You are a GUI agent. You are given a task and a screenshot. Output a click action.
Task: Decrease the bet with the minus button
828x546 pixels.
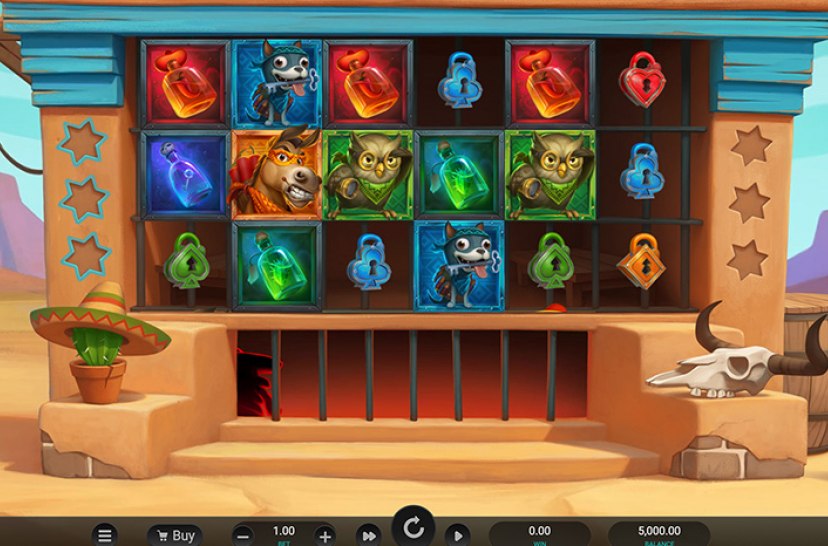tap(243, 535)
